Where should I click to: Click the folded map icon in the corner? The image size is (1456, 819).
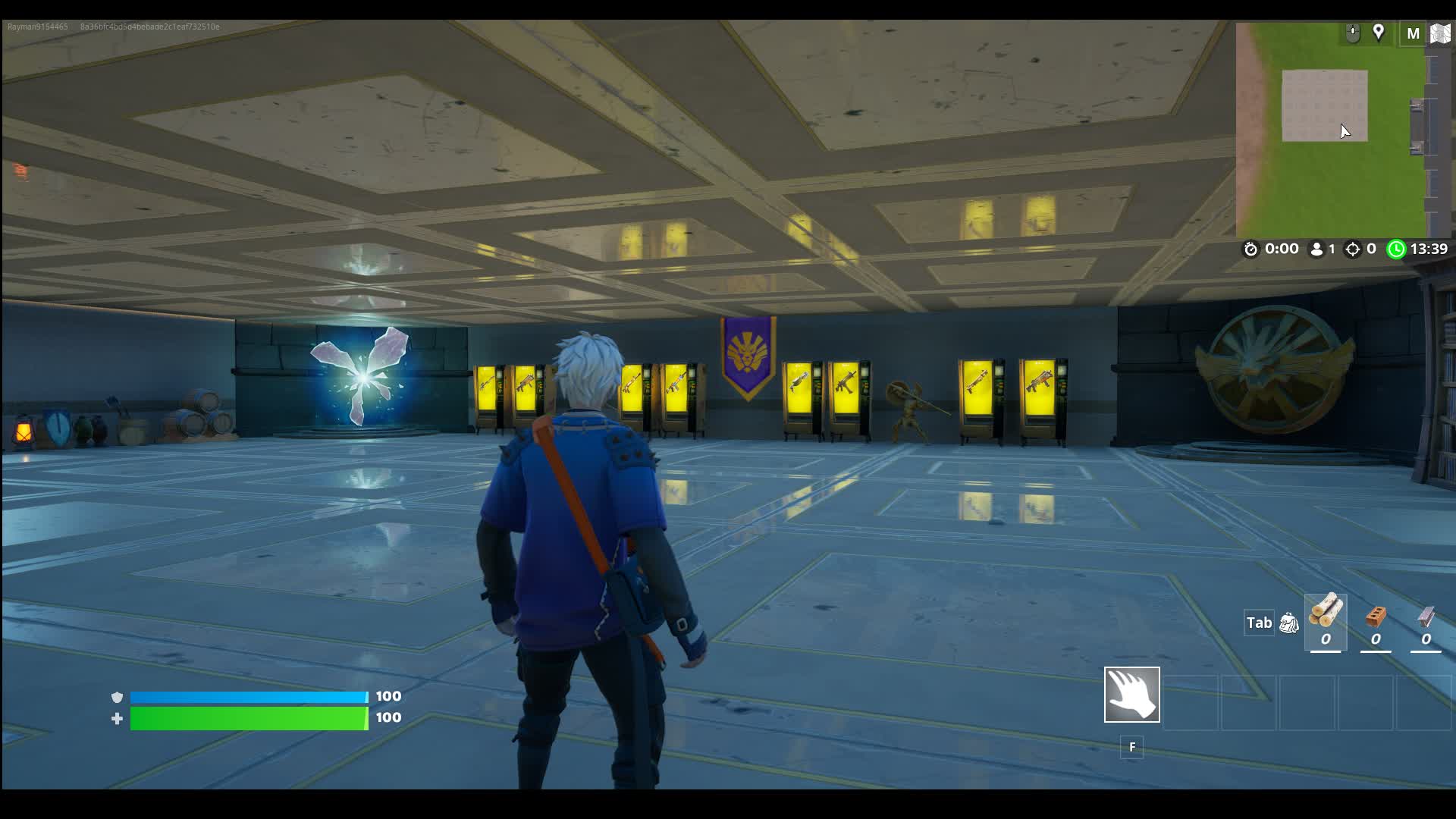pyautogui.click(x=1440, y=33)
